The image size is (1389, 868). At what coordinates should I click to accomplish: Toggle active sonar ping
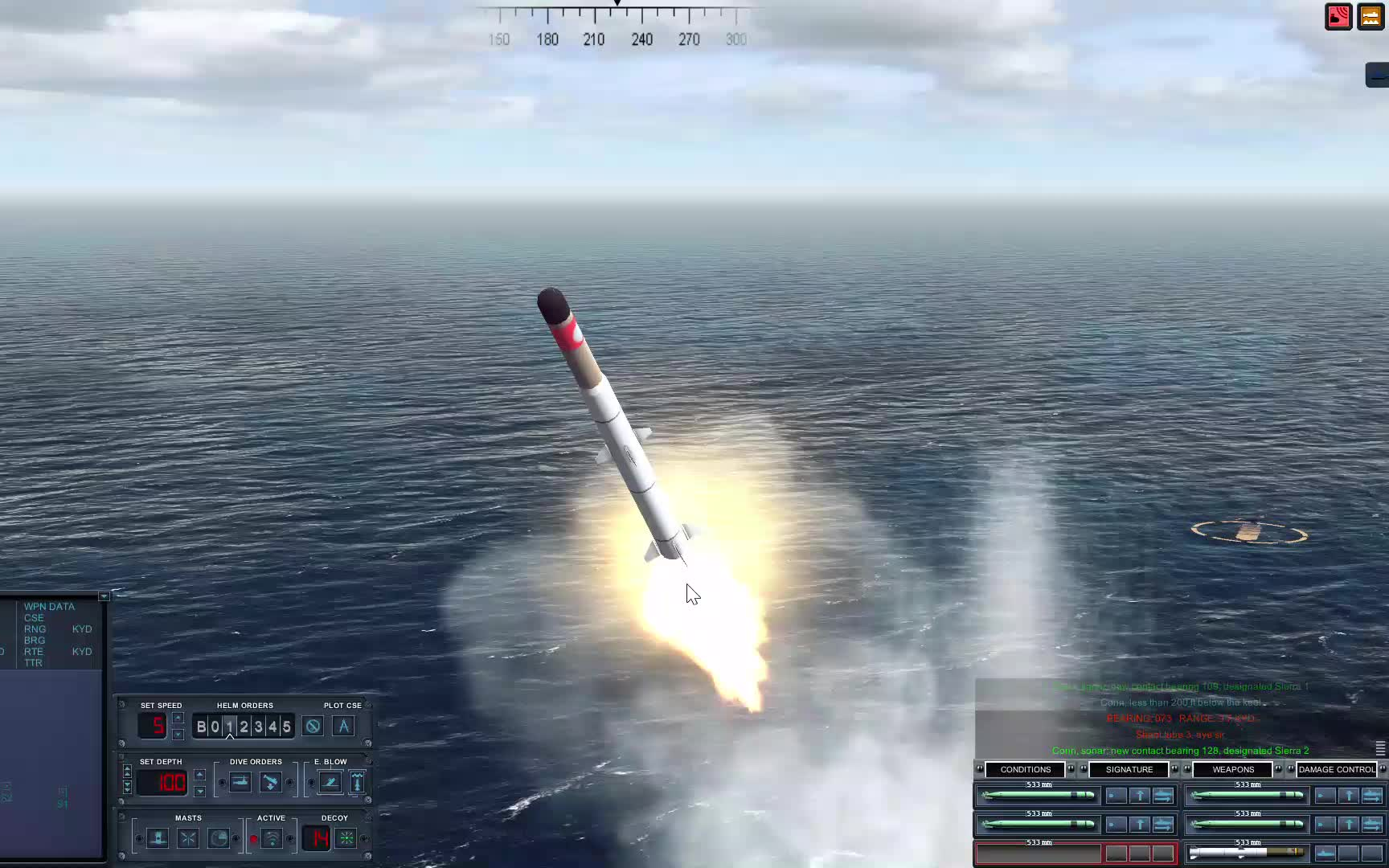pos(272,838)
